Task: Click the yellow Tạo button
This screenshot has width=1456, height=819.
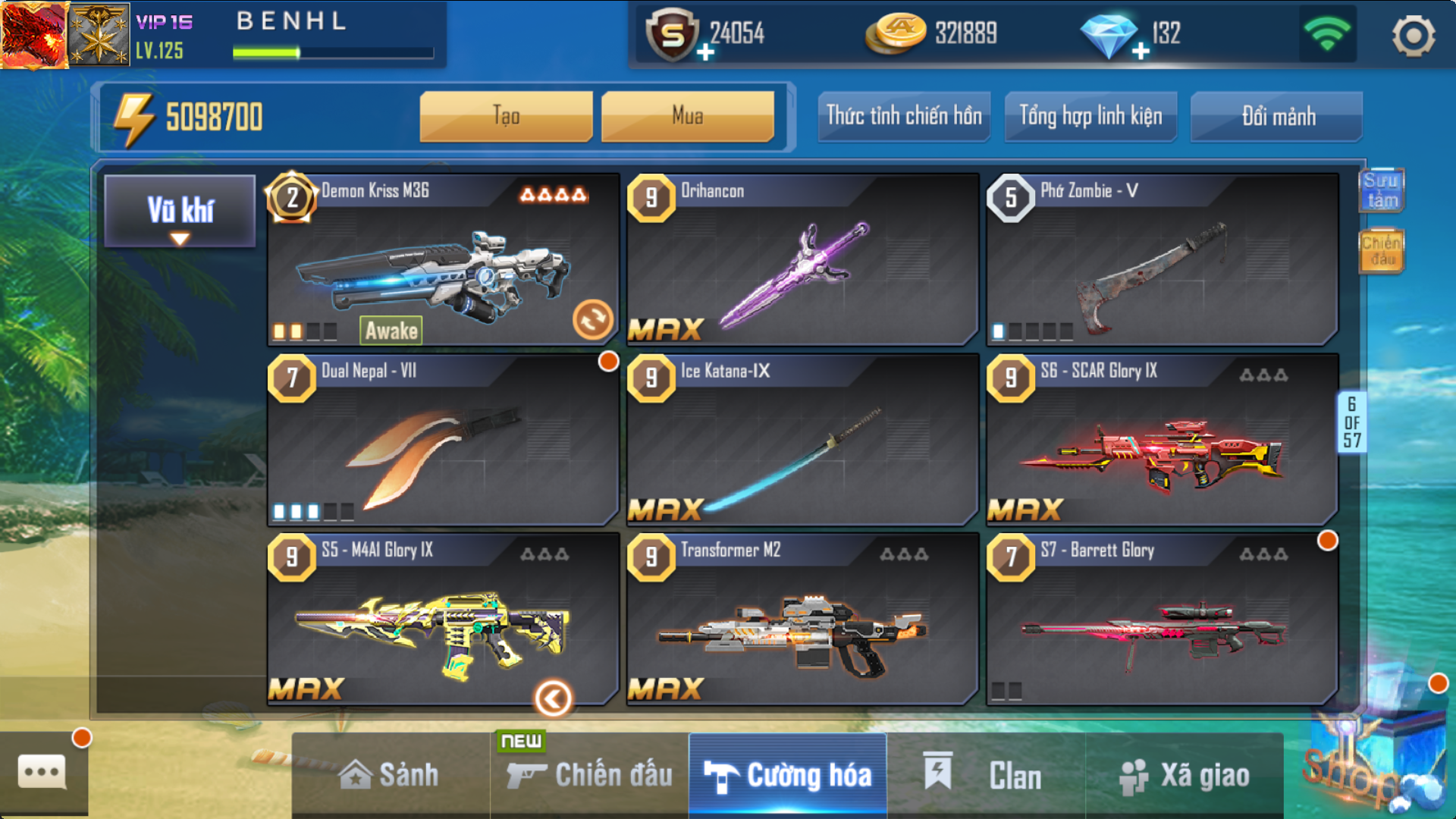Action: click(x=506, y=116)
